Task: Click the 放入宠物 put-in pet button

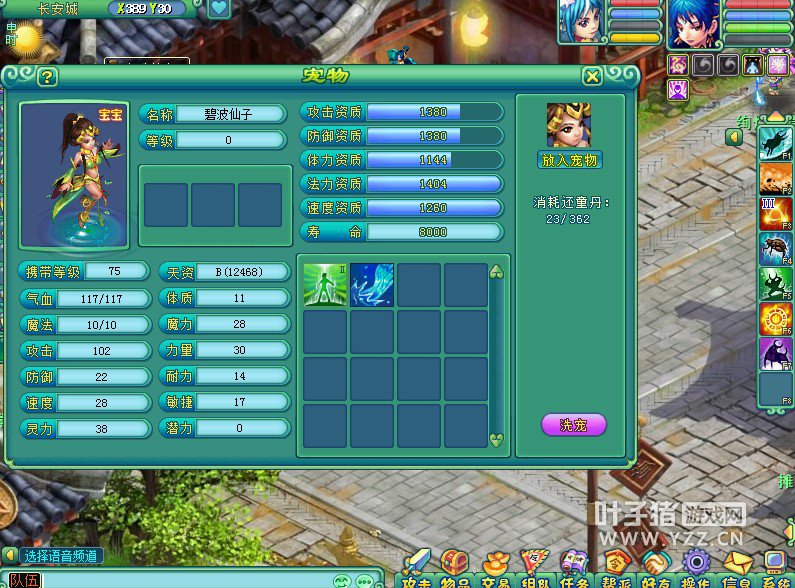Action: coord(569,160)
